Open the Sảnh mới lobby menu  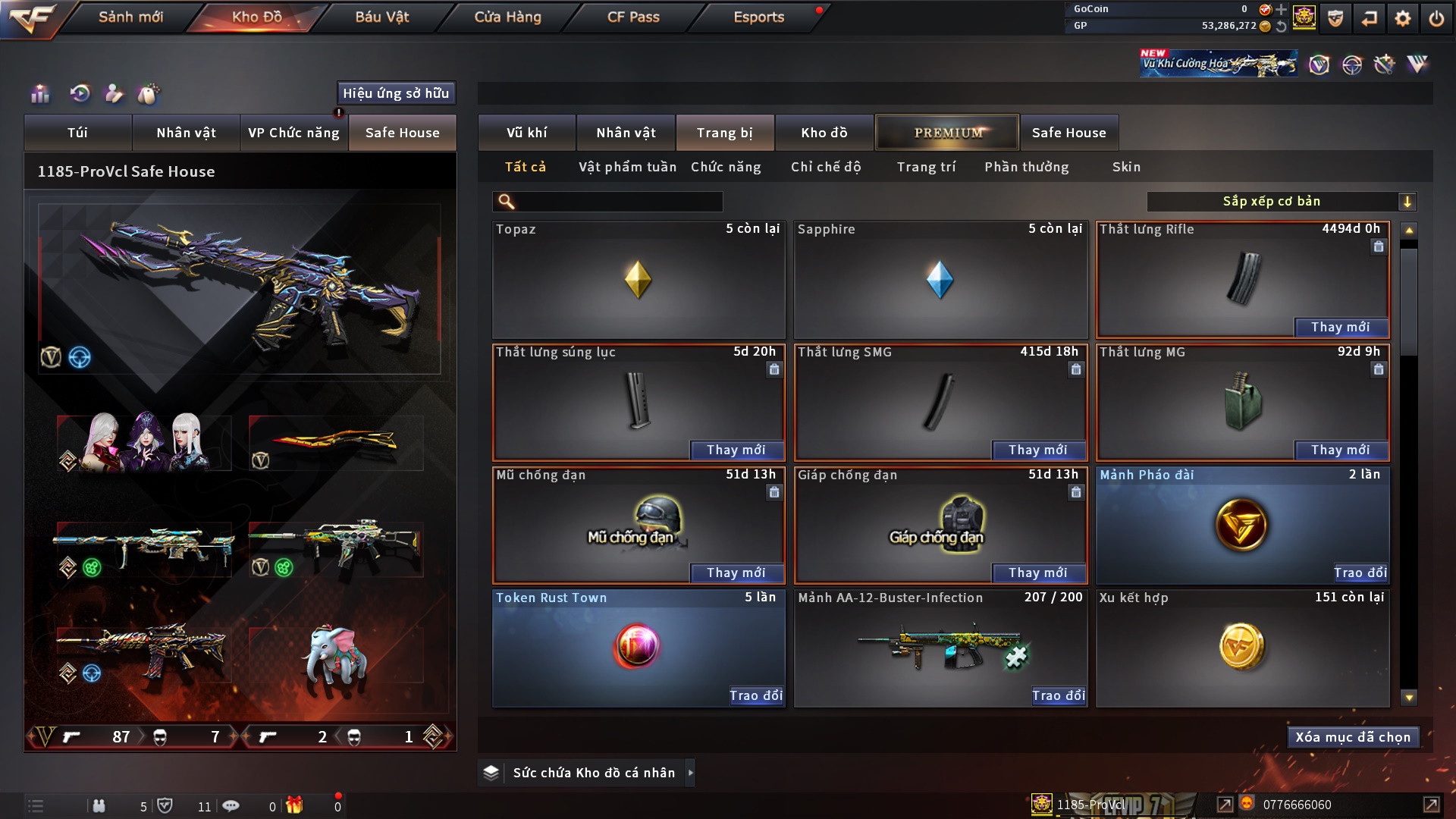click(x=130, y=17)
